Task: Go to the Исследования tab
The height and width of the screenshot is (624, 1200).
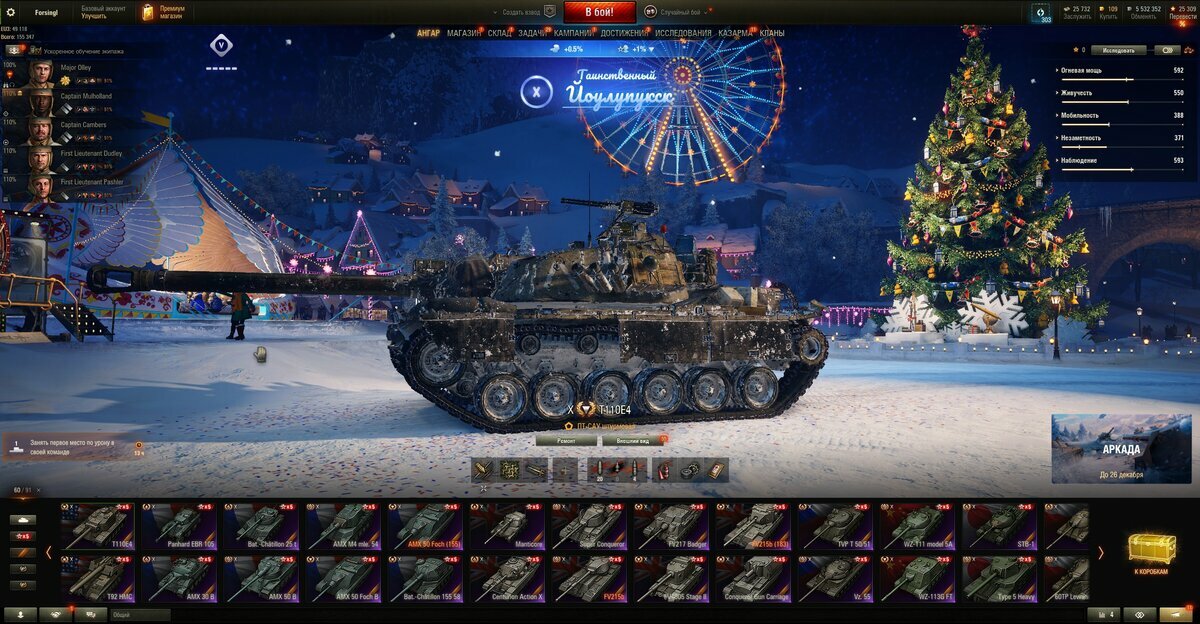Action: click(683, 33)
